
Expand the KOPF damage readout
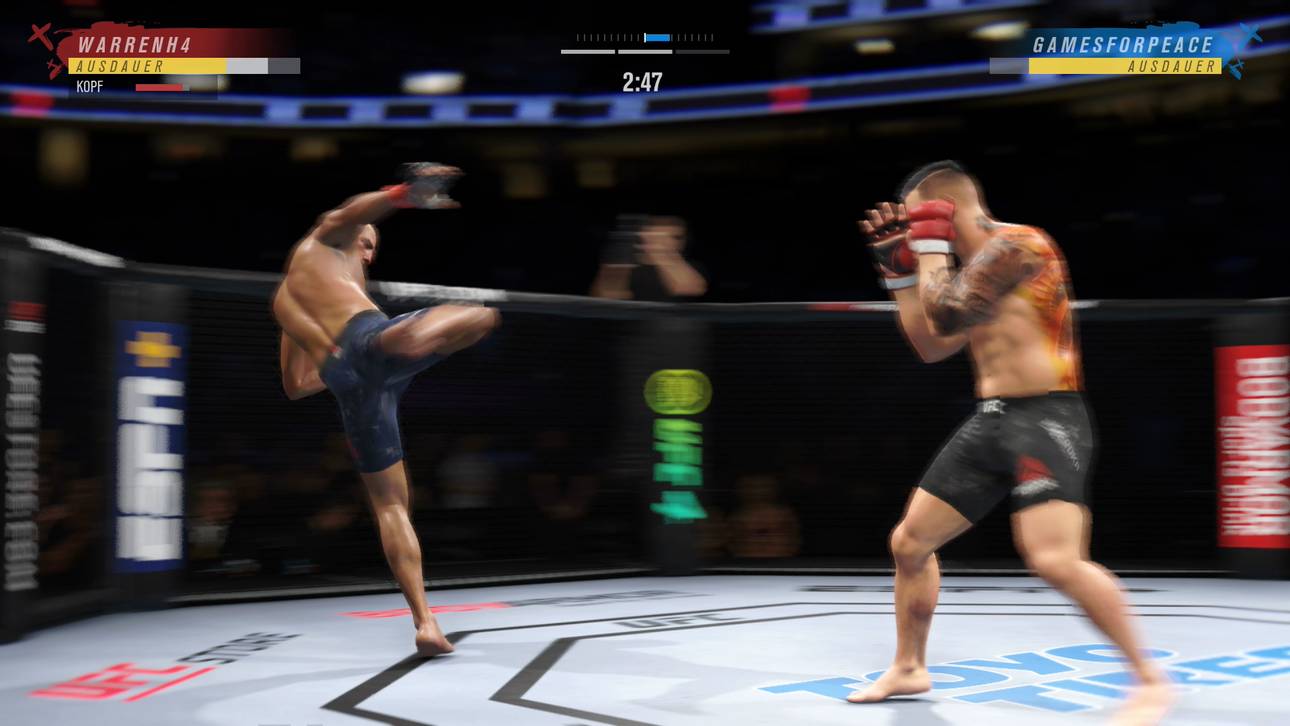tap(90, 87)
